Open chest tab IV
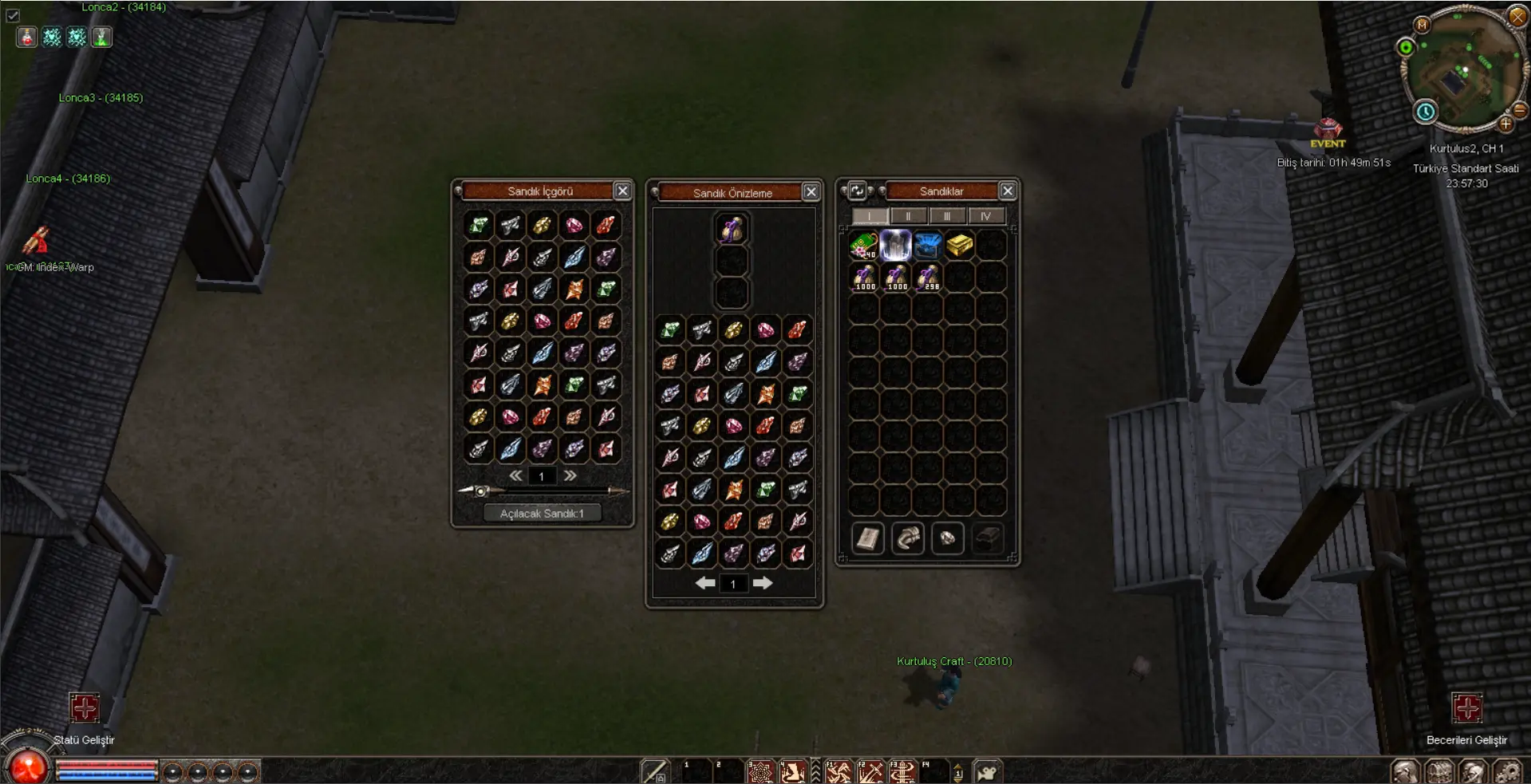 point(985,216)
